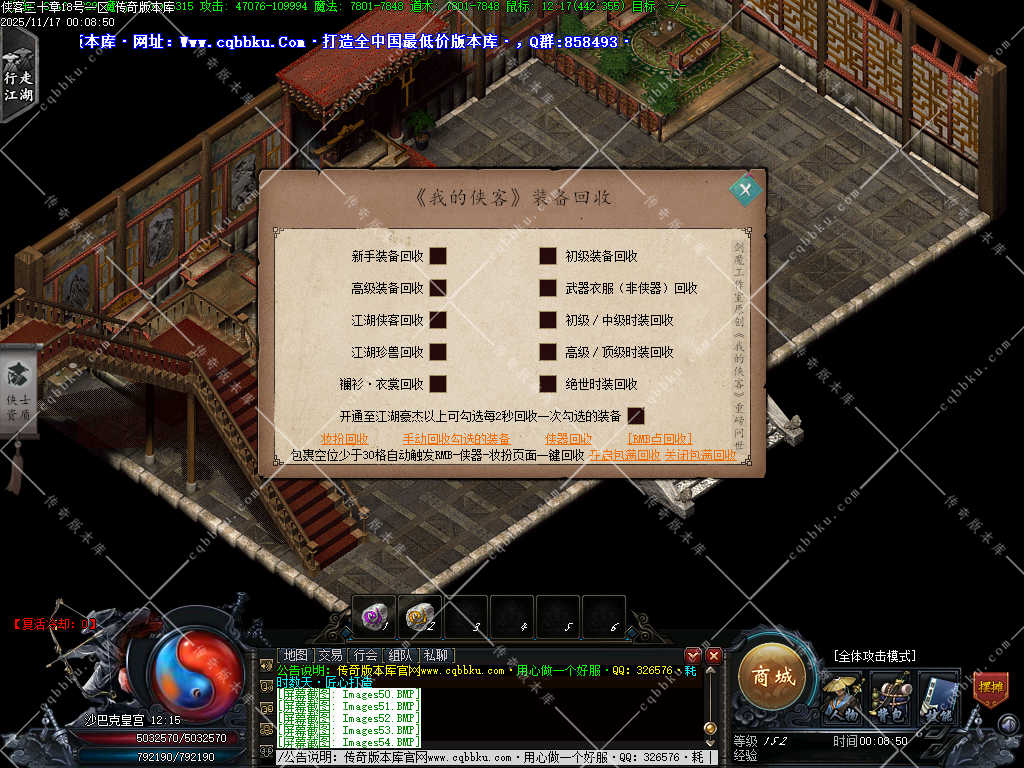Open the [RMB点回收] link
Screen dimensions: 1024x768
pos(659,439)
